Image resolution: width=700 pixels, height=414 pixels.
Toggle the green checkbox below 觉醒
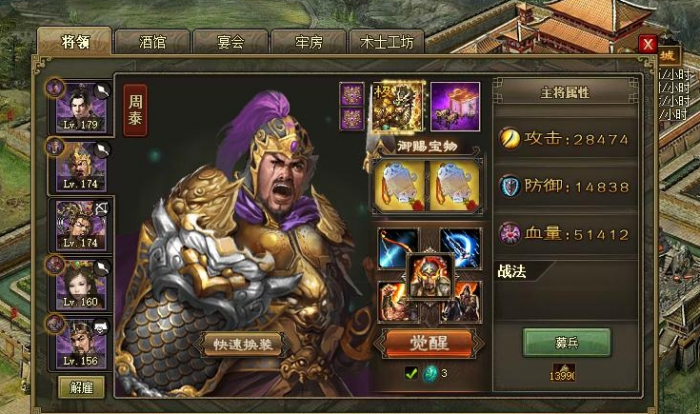click(x=410, y=374)
